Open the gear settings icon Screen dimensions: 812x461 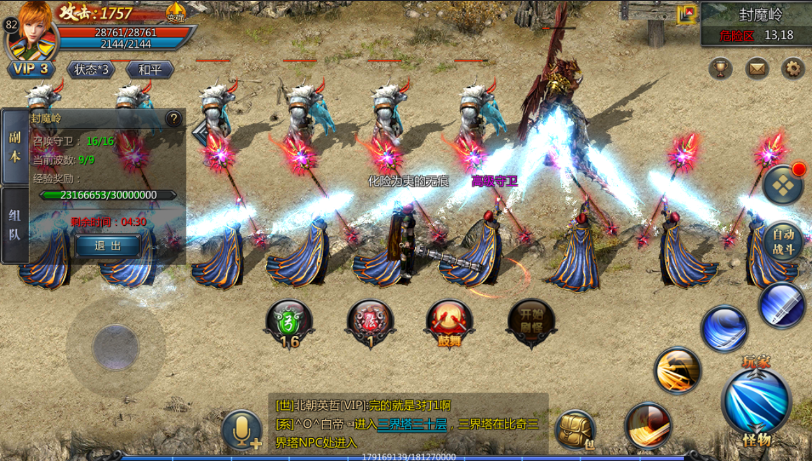(793, 69)
